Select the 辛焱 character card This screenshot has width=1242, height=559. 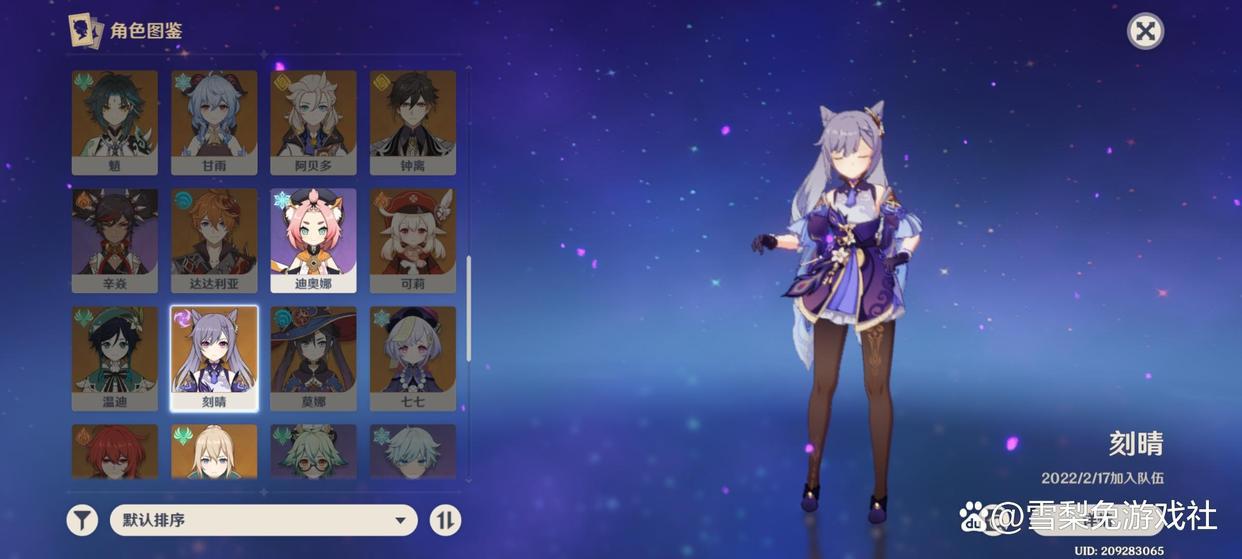click(x=115, y=240)
